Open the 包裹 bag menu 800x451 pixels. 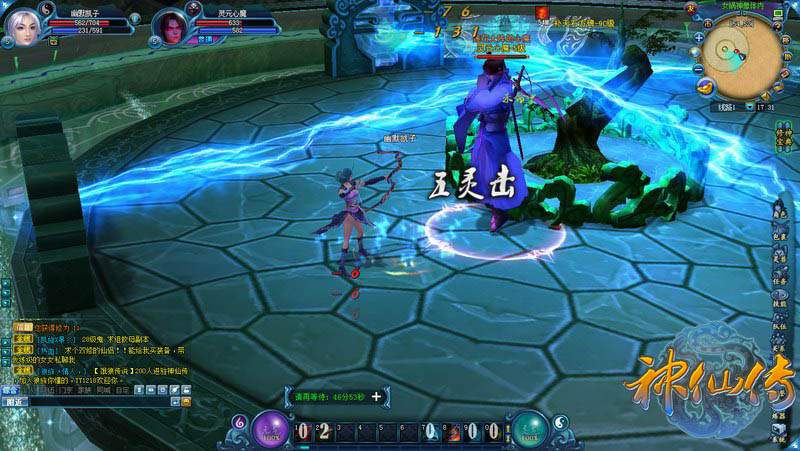780,235
